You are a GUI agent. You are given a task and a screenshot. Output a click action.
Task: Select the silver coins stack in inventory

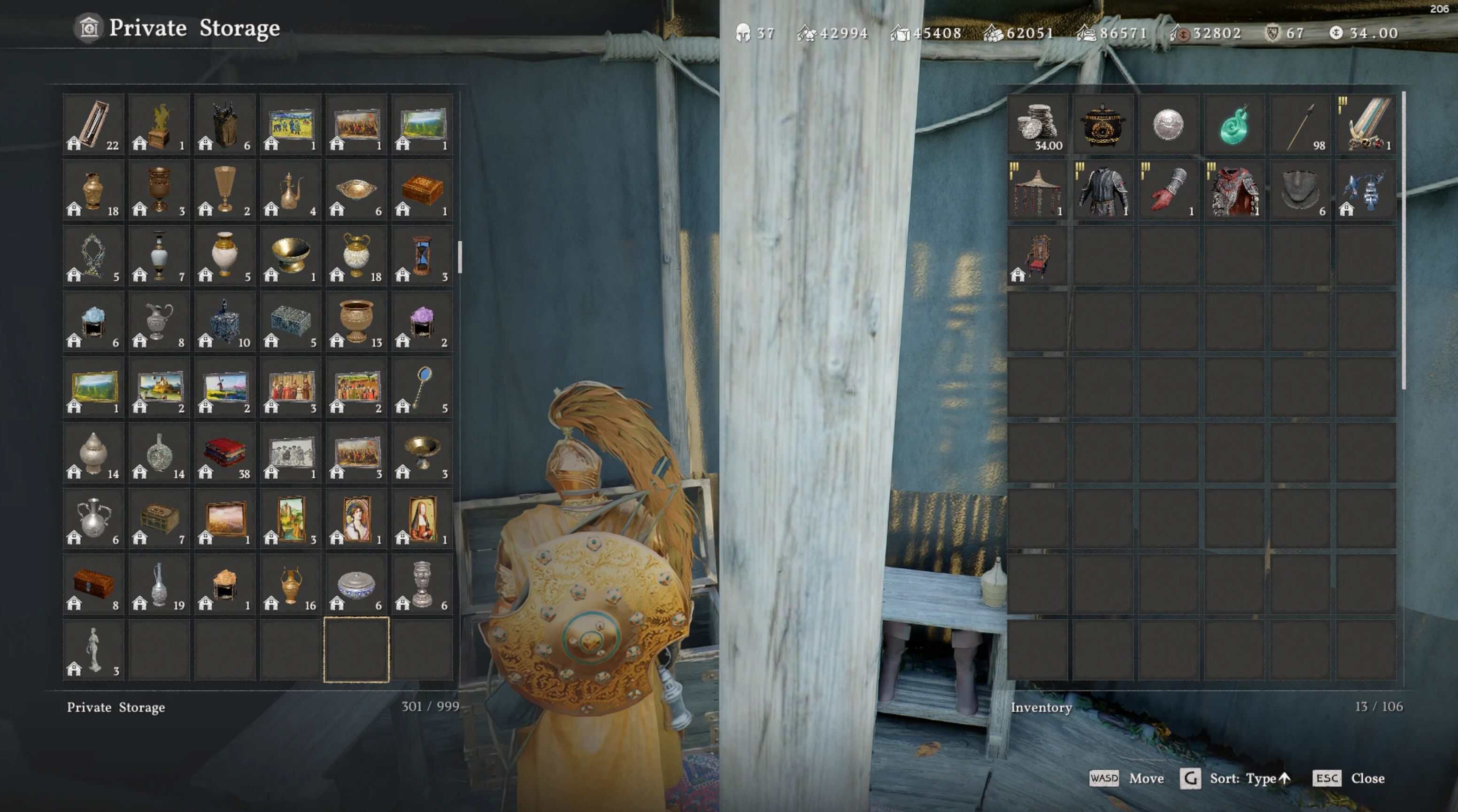(1037, 123)
